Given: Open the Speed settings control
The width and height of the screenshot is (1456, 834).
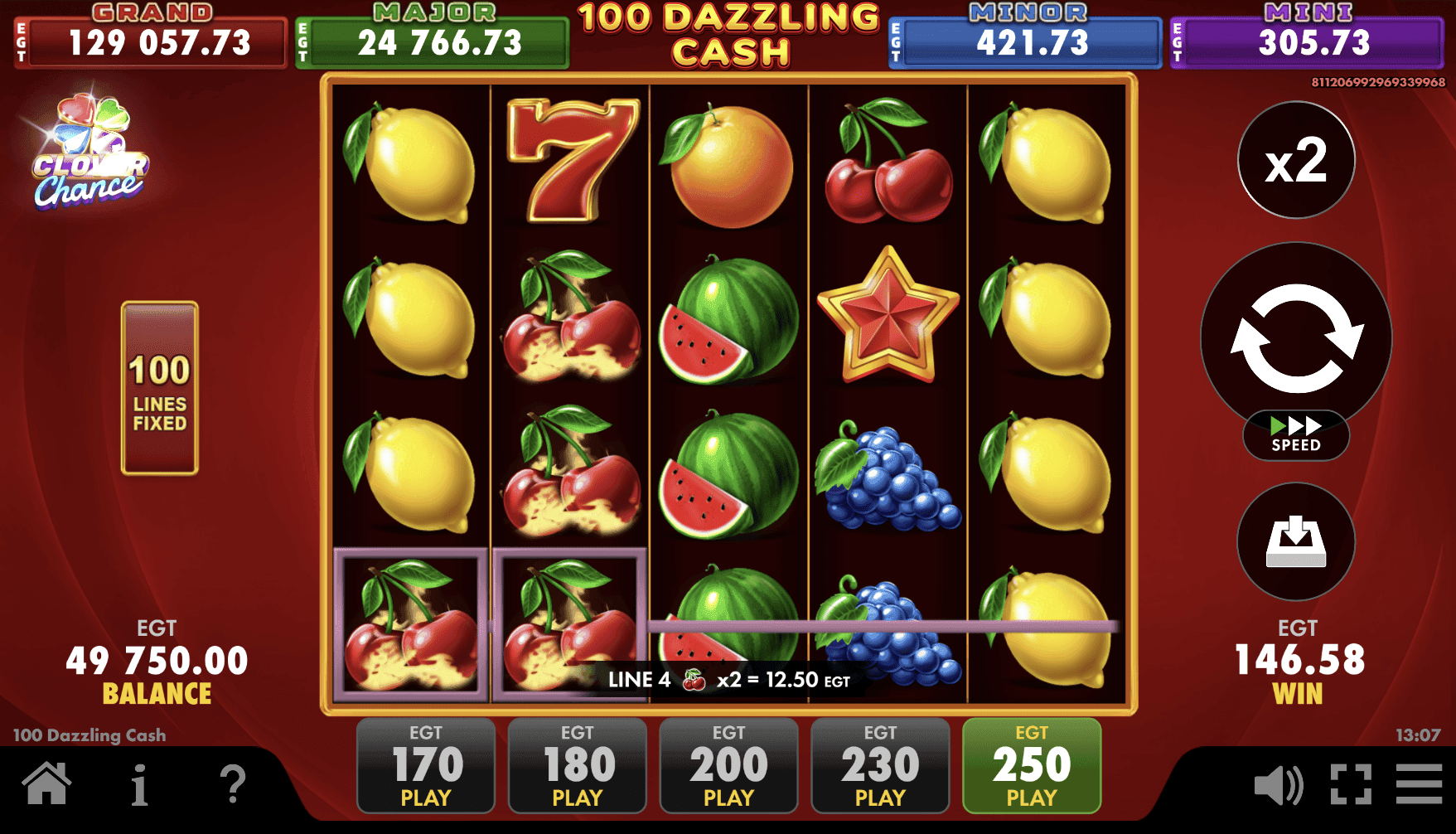Looking at the screenshot, I should click(1295, 434).
